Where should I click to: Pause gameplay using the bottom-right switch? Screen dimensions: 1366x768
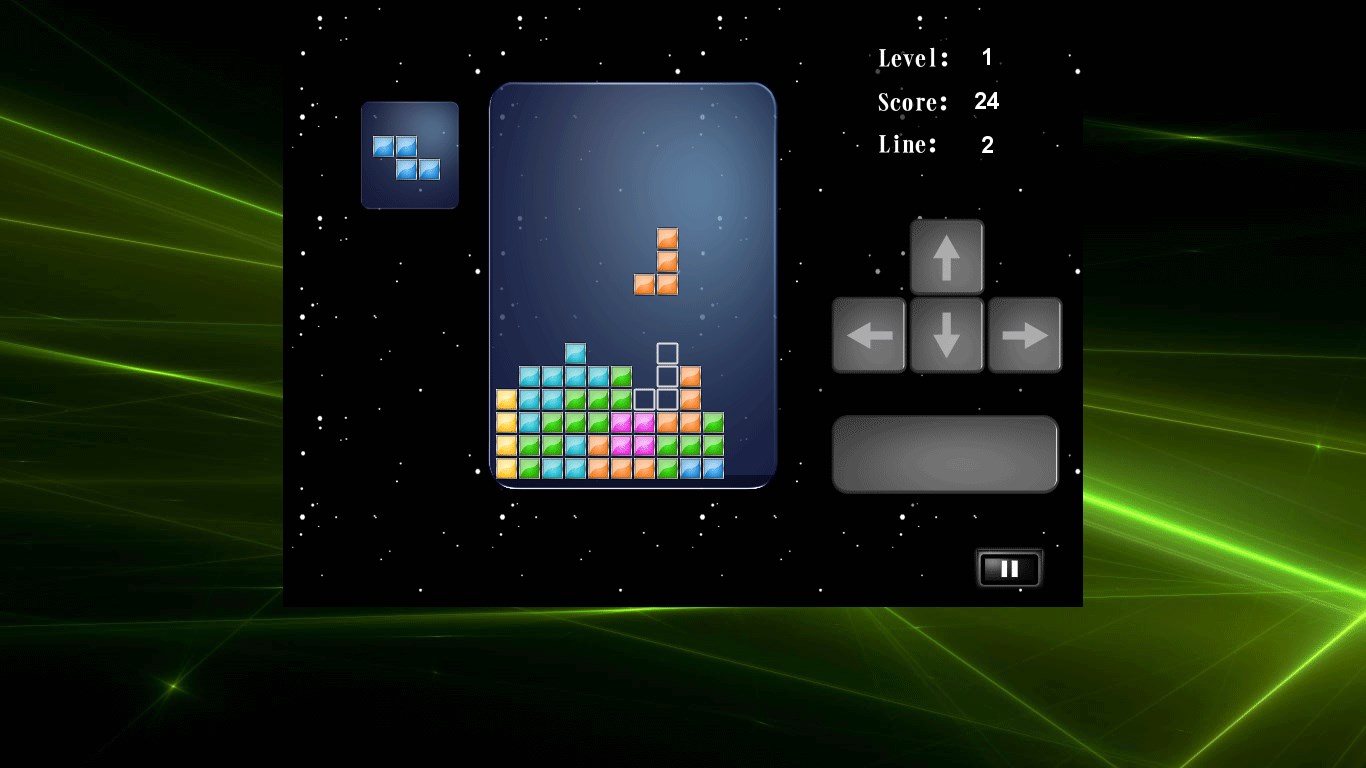coord(1007,568)
